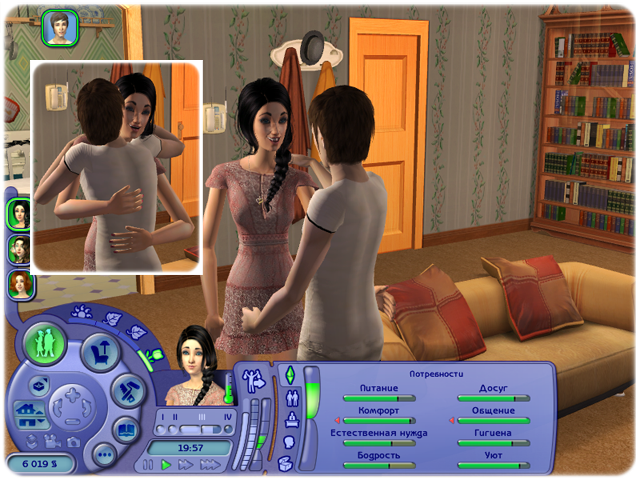
Task: Open the Needs panel with the green plumbob tab
Action: [x=291, y=375]
